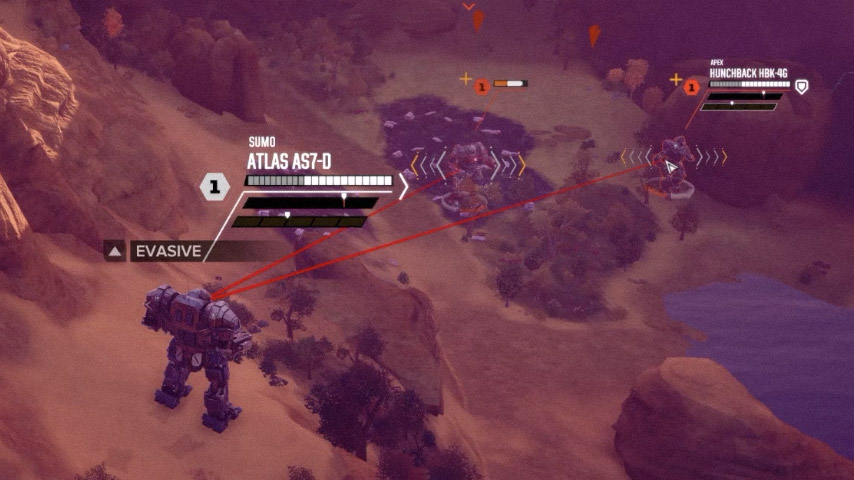The width and height of the screenshot is (854, 480).
Task: Target the unnamed enemy mech between orange chevrons
Action: [466, 164]
